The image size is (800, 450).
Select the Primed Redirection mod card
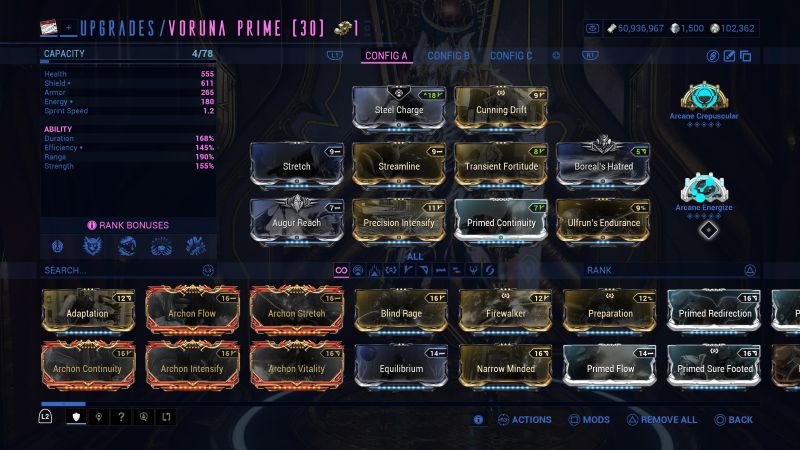714,312
